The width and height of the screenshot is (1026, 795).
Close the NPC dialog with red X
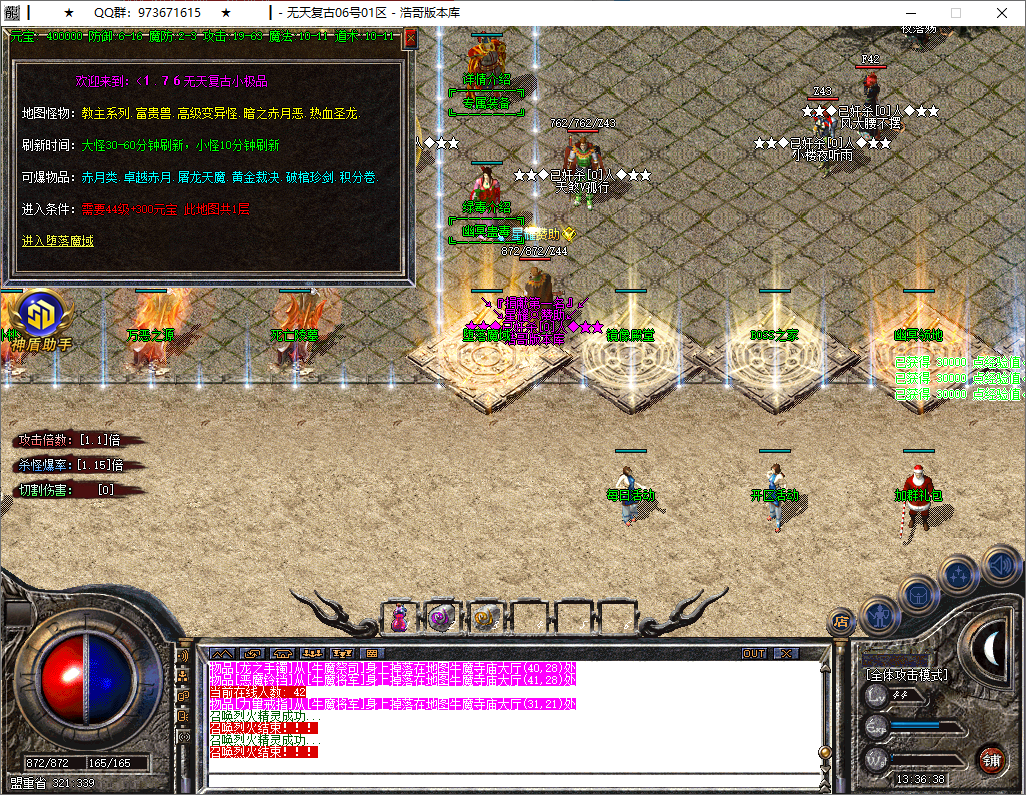(x=410, y=38)
